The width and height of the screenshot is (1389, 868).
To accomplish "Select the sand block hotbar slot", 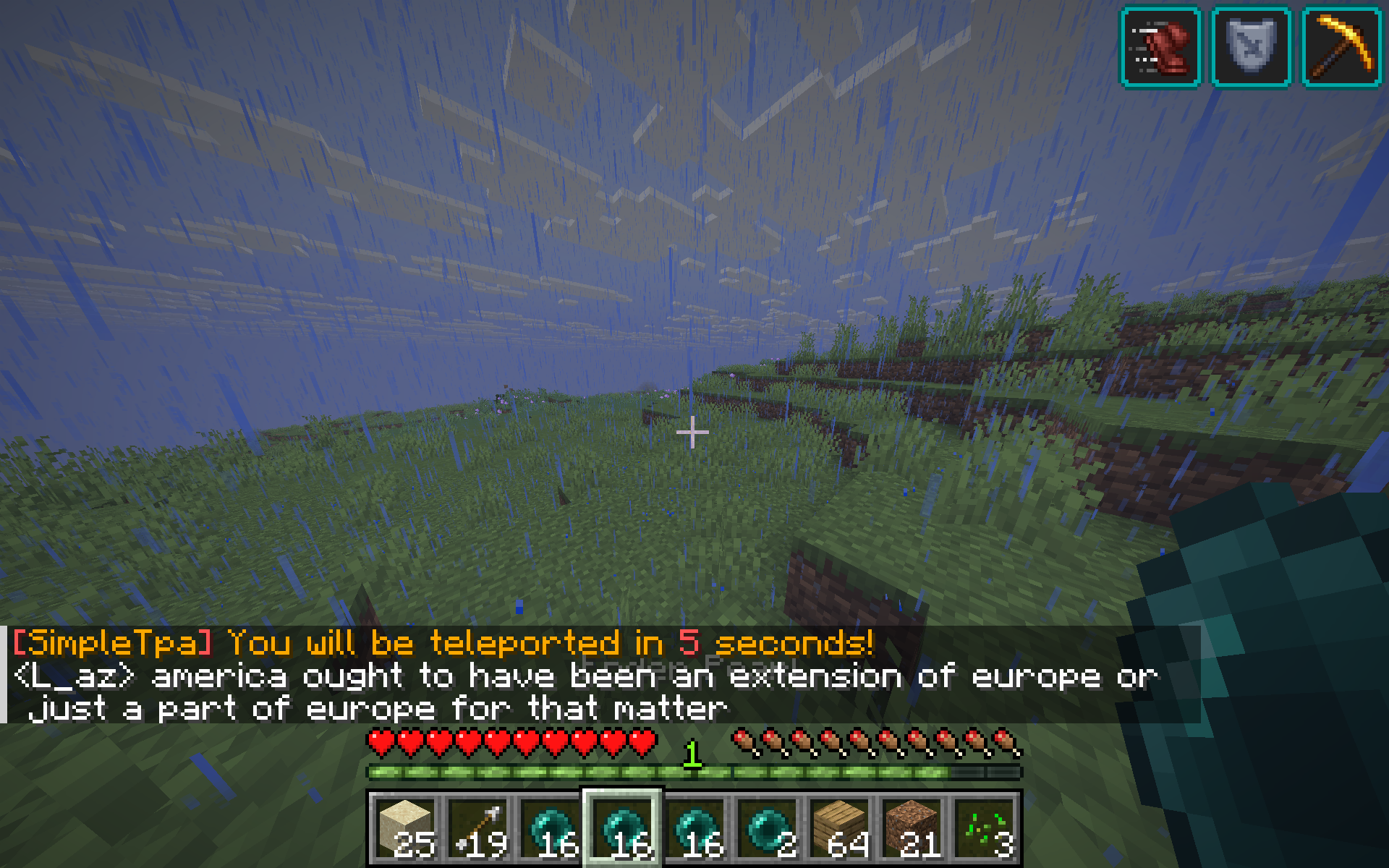I will pyautogui.click(x=405, y=828).
